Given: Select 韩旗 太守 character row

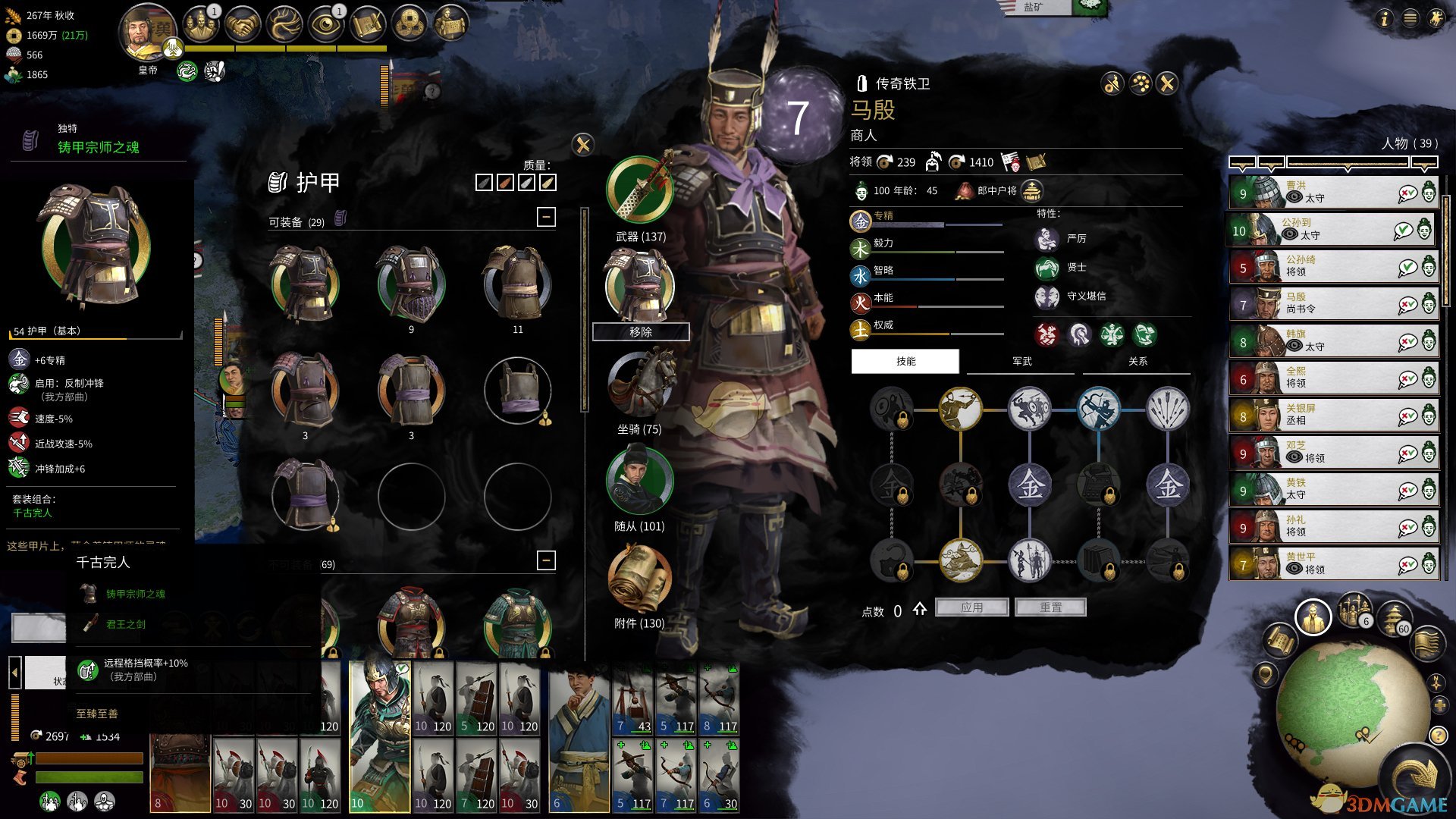Looking at the screenshot, I should 1332,341.
